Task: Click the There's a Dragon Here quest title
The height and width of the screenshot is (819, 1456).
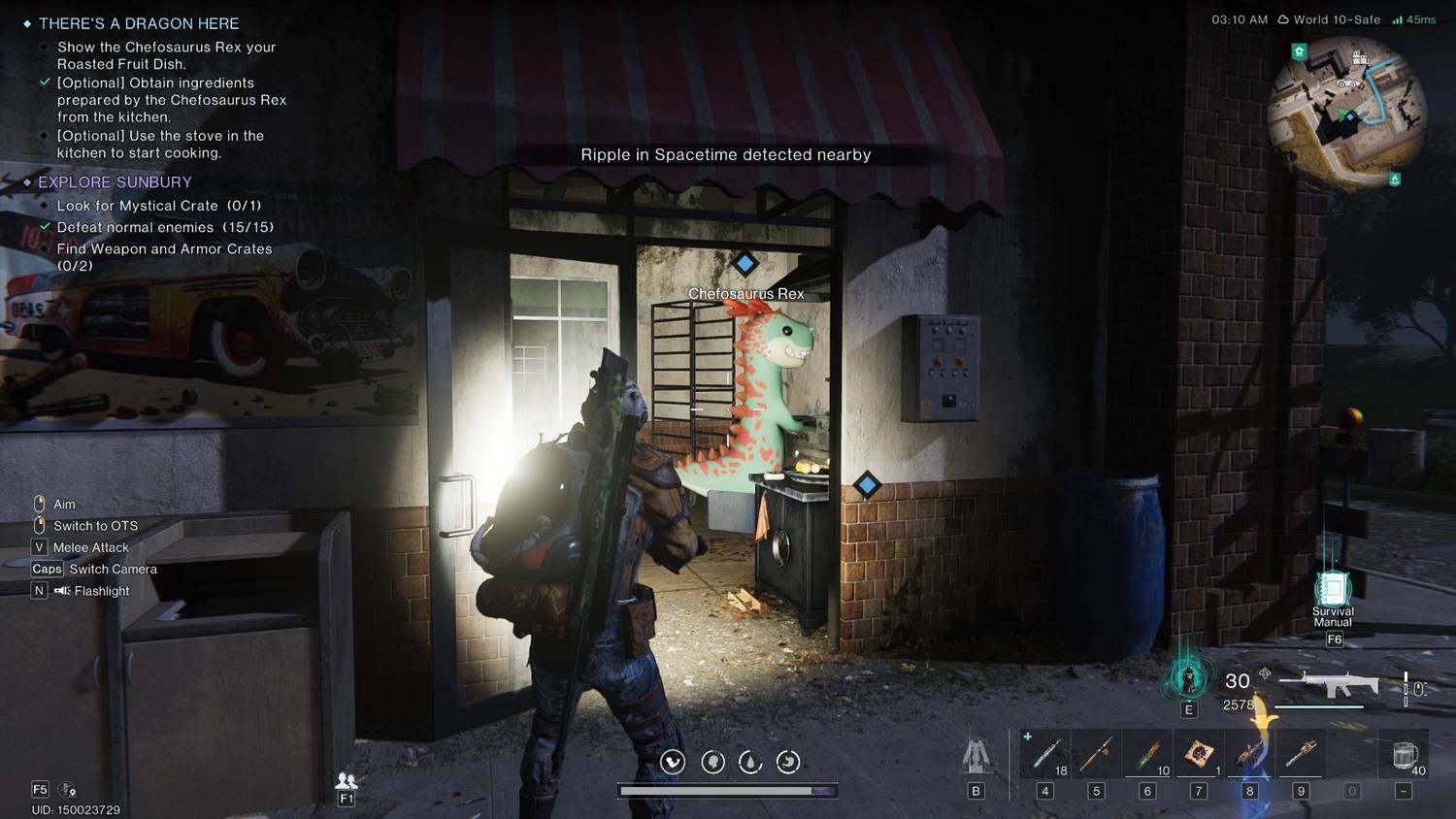Action: [139, 23]
